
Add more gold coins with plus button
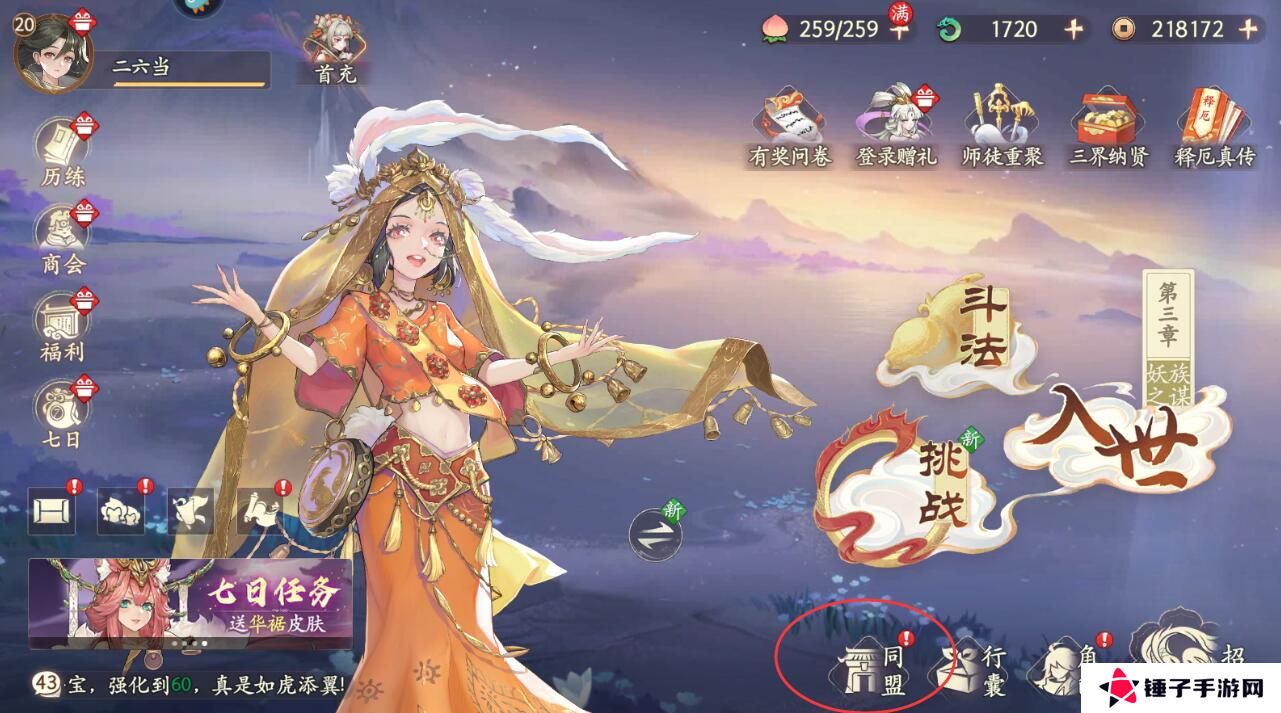click(x=1248, y=29)
